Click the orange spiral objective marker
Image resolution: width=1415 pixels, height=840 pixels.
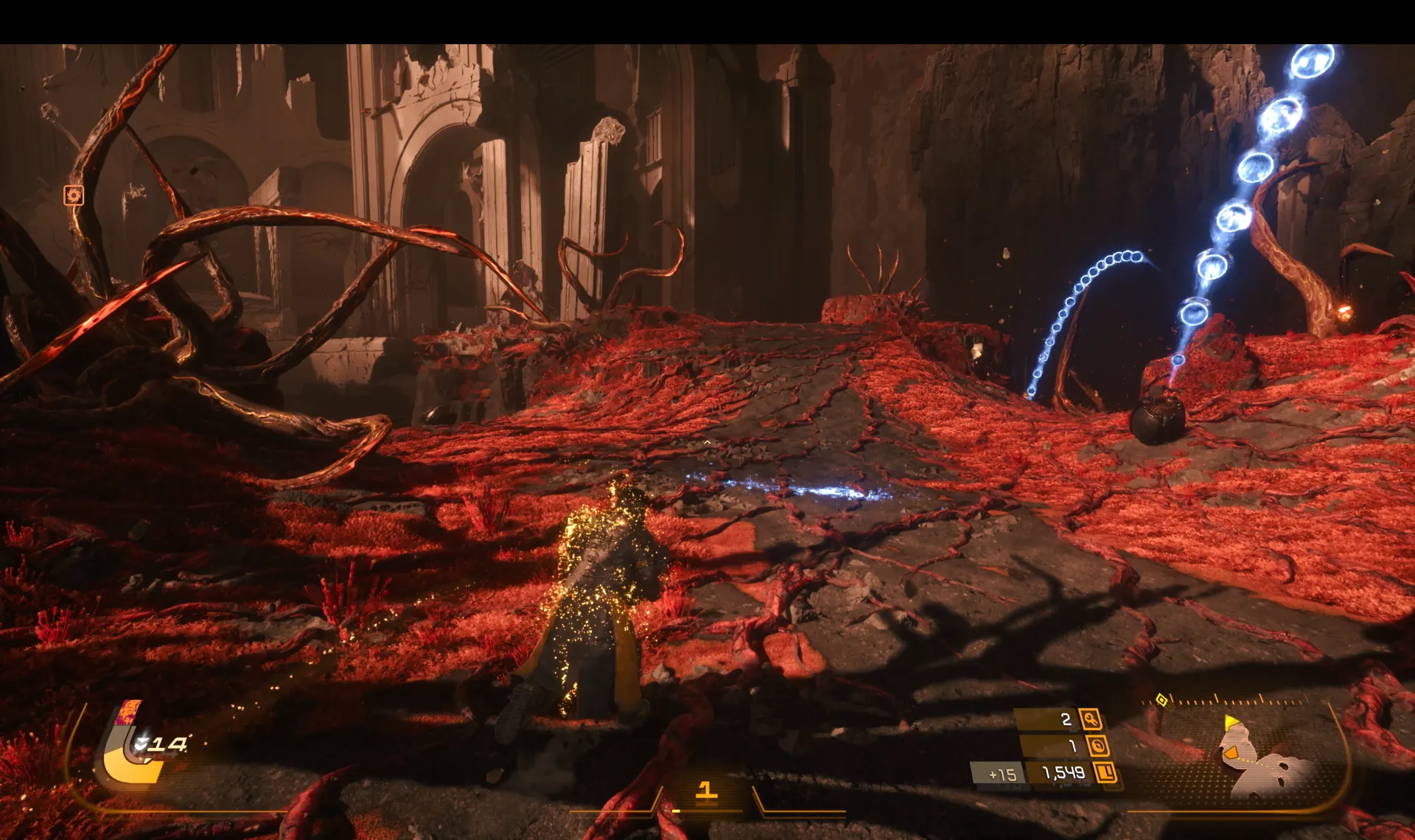click(73, 195)
